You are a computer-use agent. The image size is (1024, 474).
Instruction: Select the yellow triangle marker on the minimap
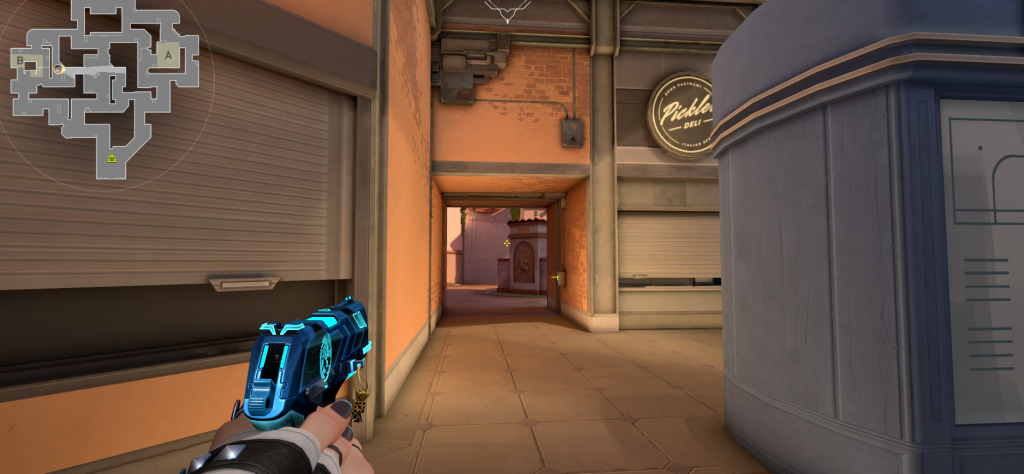tap(113, 157)
